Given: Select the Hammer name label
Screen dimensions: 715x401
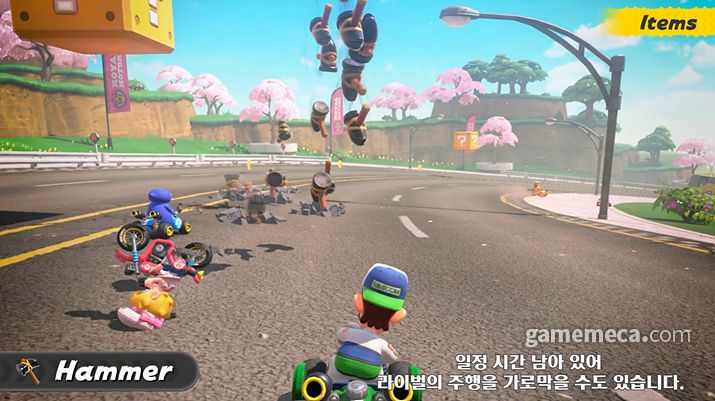Looking at the screenshot, I should pos(113,372).
